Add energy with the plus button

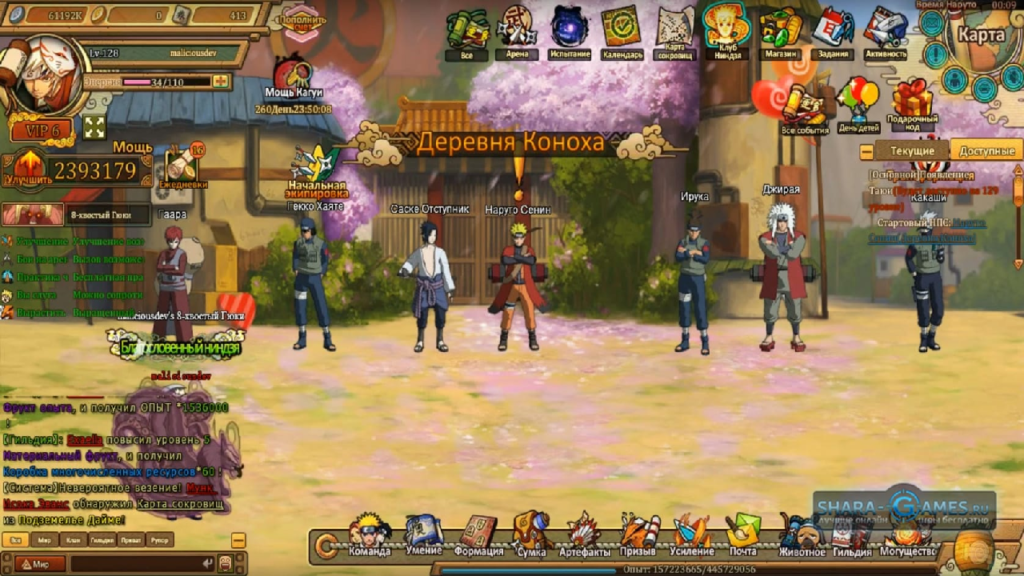tap(220, 81)
